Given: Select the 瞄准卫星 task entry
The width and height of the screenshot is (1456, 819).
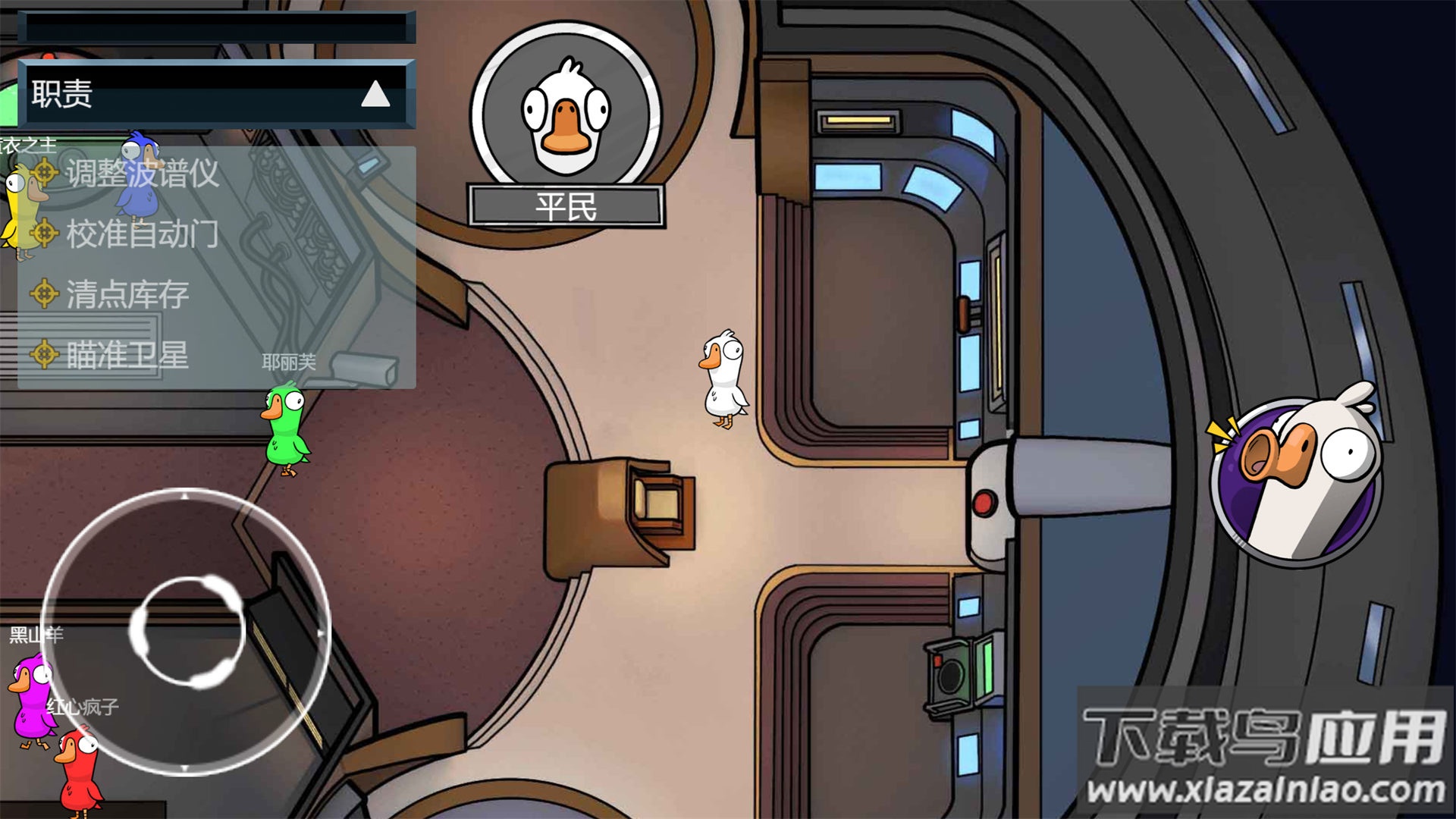Looking at the screenshot, I should point(127,355).
